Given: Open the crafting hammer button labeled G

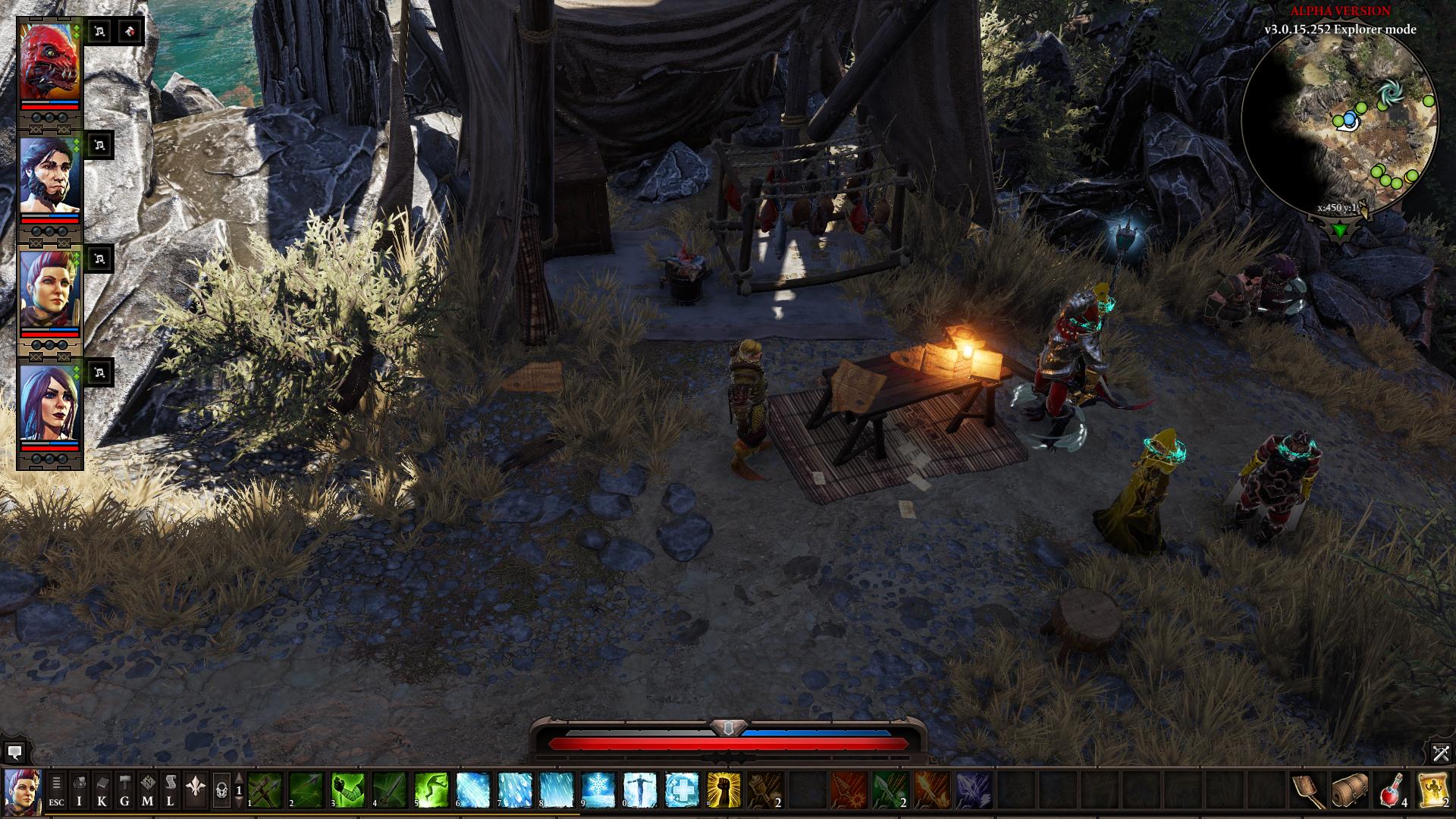Looking at the screenshot, I should click(x=125, y=791).
